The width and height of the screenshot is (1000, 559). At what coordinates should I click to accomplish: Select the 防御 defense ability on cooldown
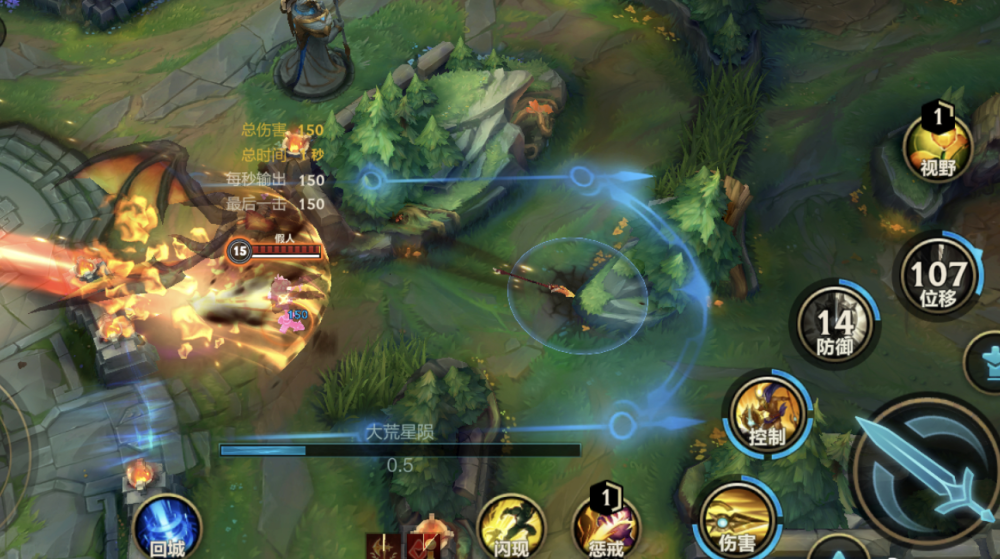(x=834, y=325)
